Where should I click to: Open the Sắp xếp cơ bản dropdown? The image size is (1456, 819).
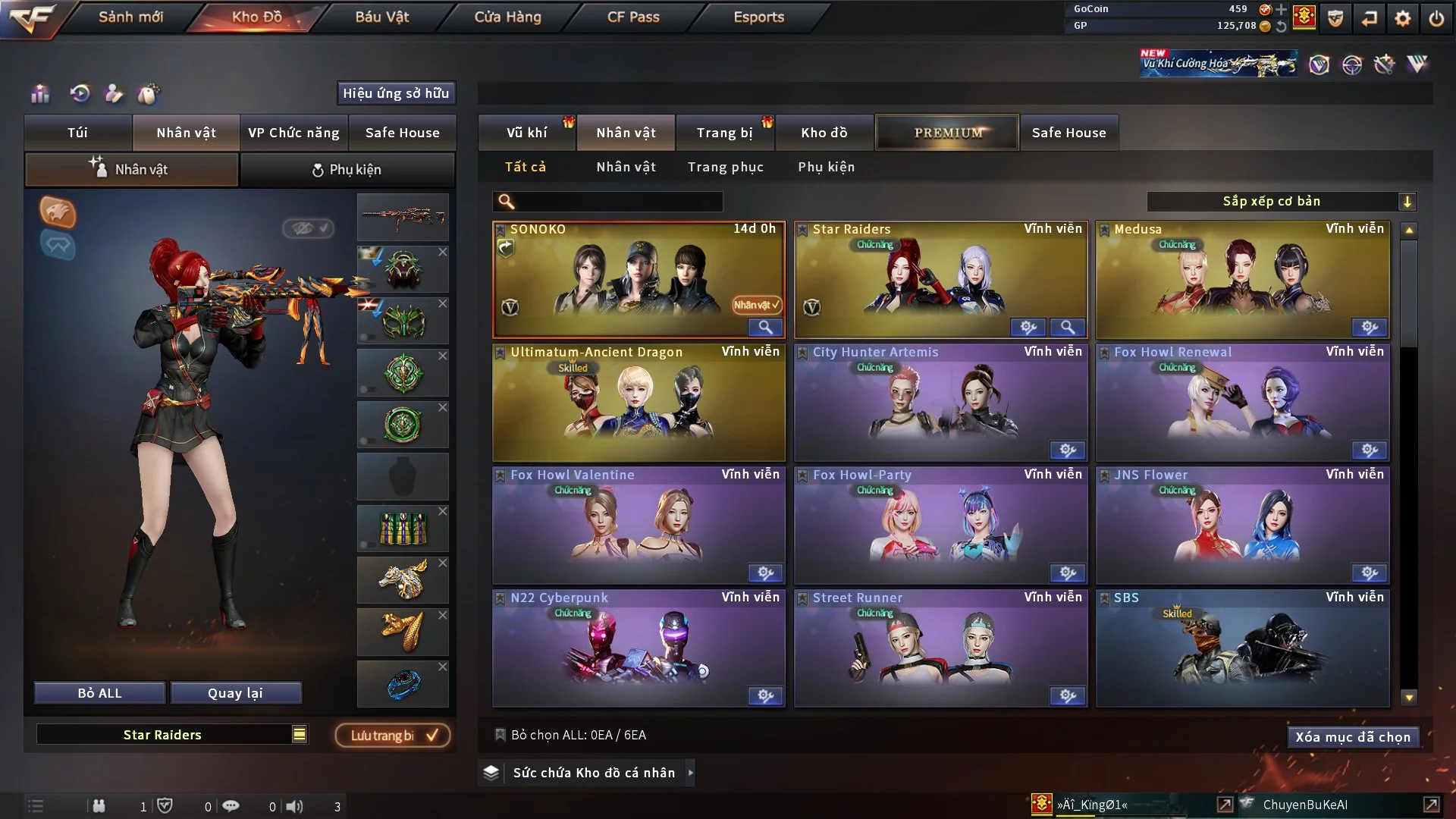click(x=1281, y=201)
